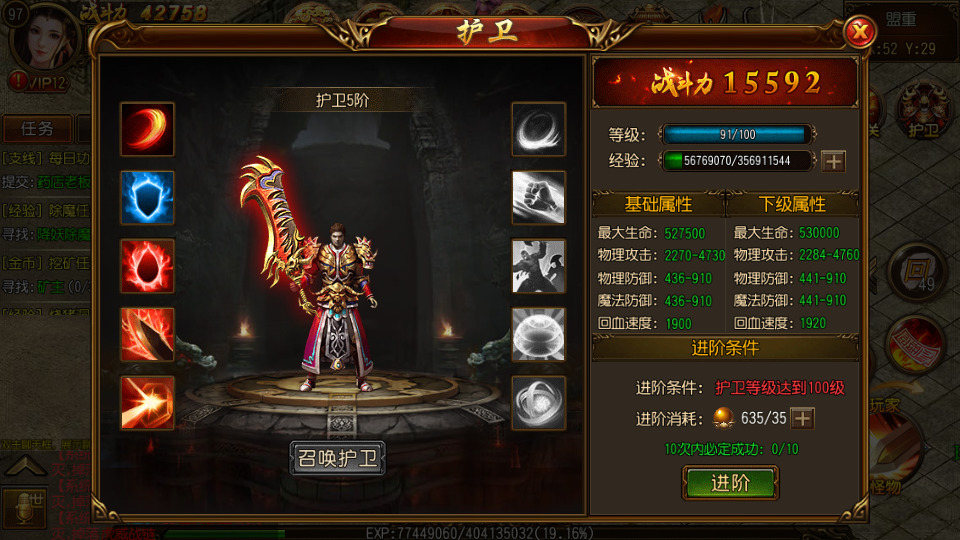Add experience with the plus button
The image size is (960, 540).
833,160
